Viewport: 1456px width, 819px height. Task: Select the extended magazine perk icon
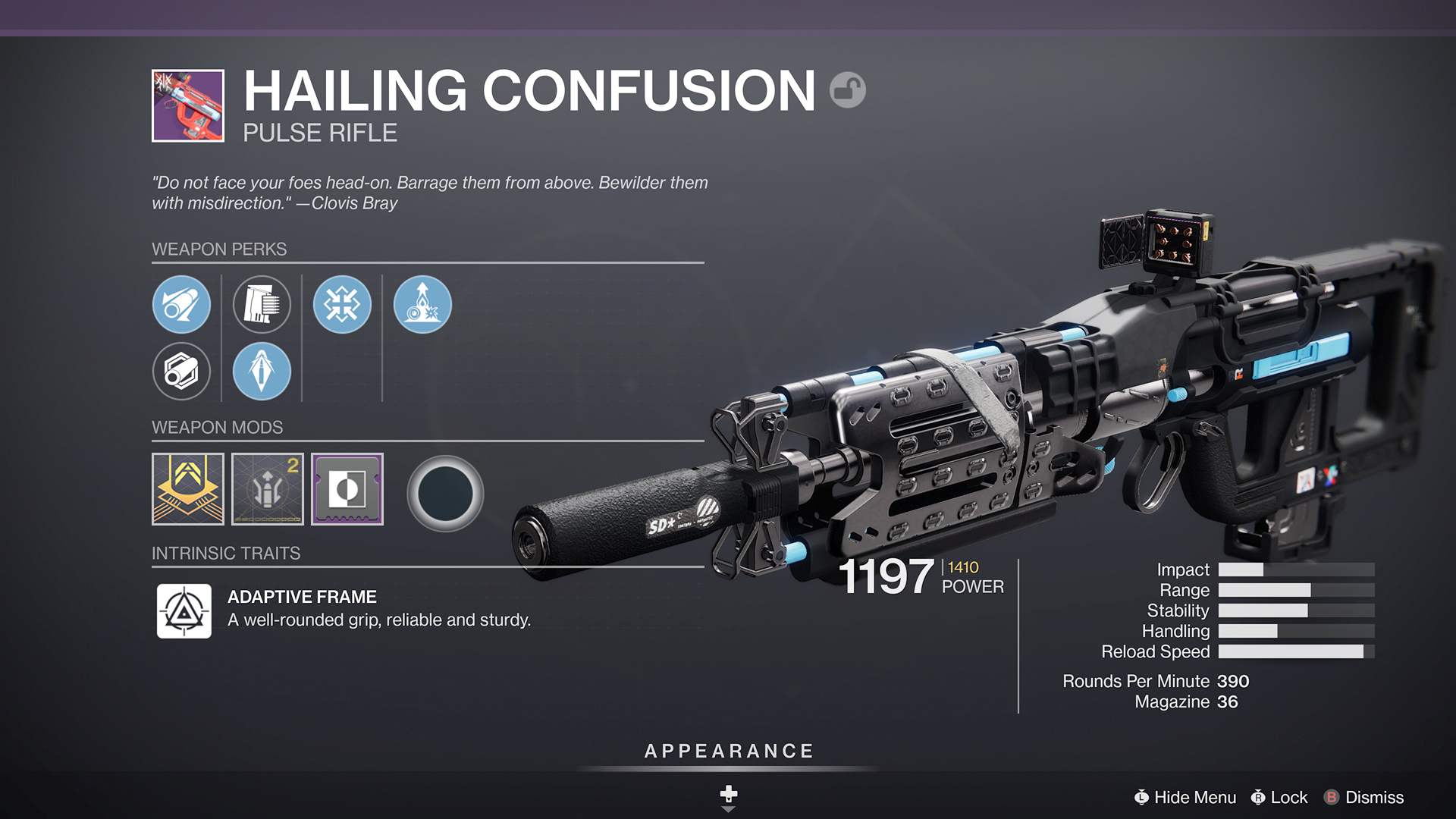click(262, 304)
